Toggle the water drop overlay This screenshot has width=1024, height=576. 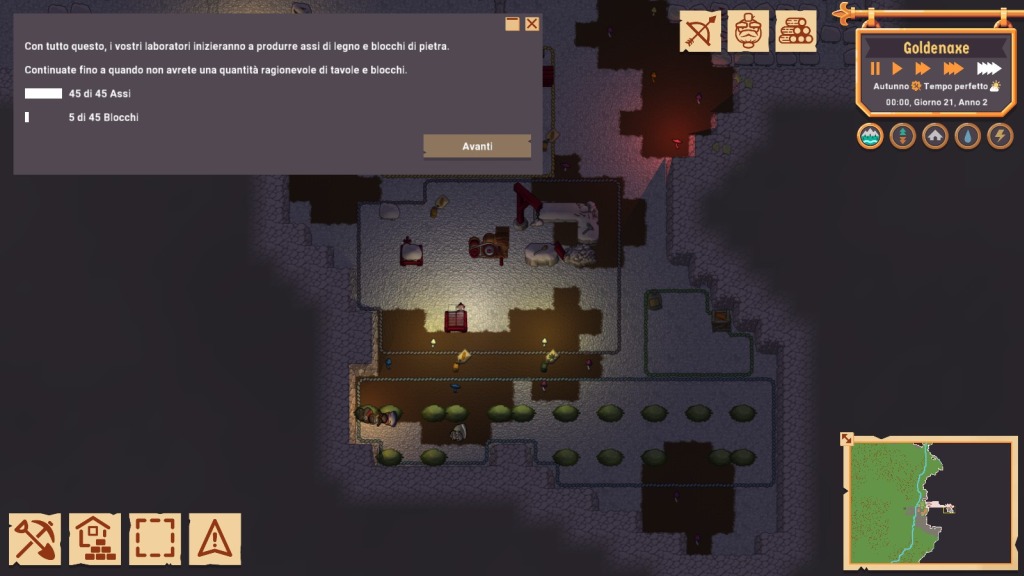pos(967,136)
